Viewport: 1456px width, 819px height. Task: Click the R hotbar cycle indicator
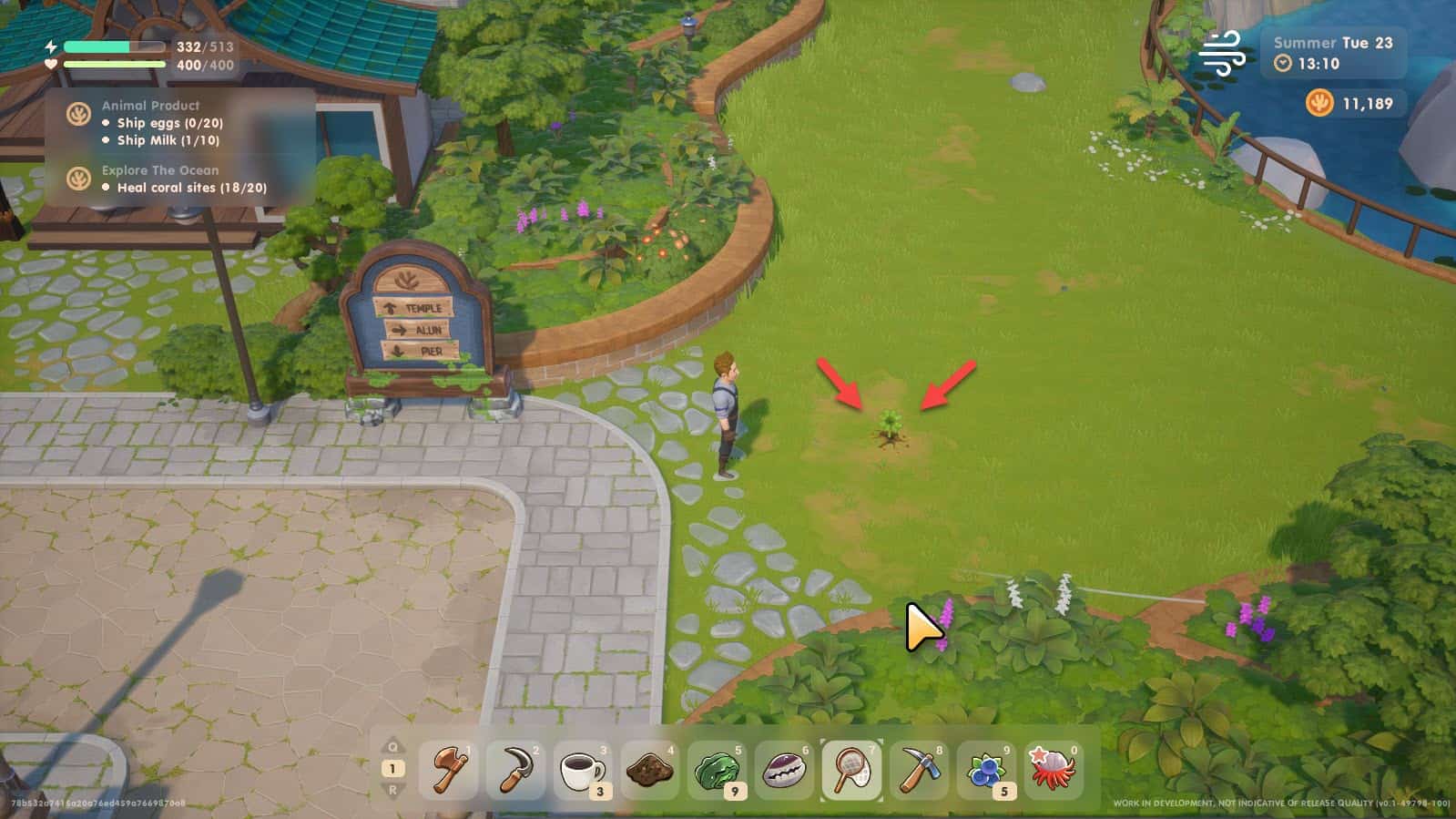[x=392, y=791]
